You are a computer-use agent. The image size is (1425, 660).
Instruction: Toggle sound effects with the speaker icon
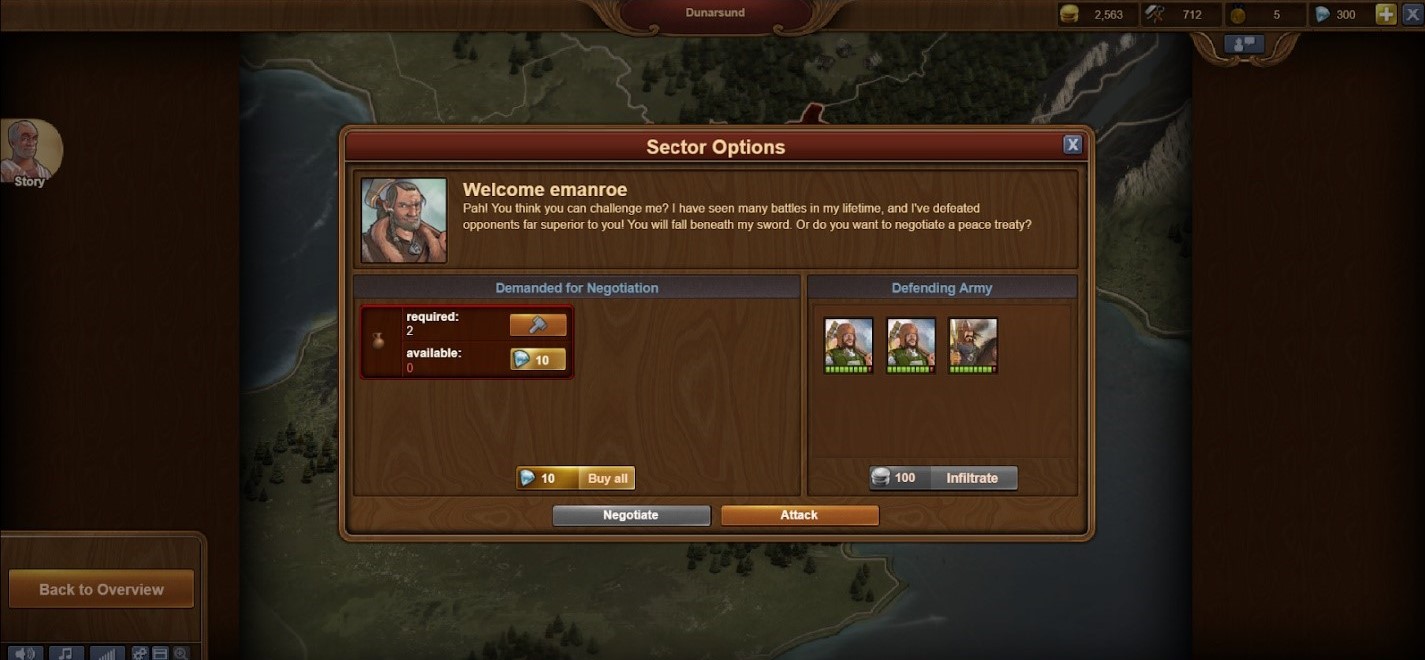[25, 653]
